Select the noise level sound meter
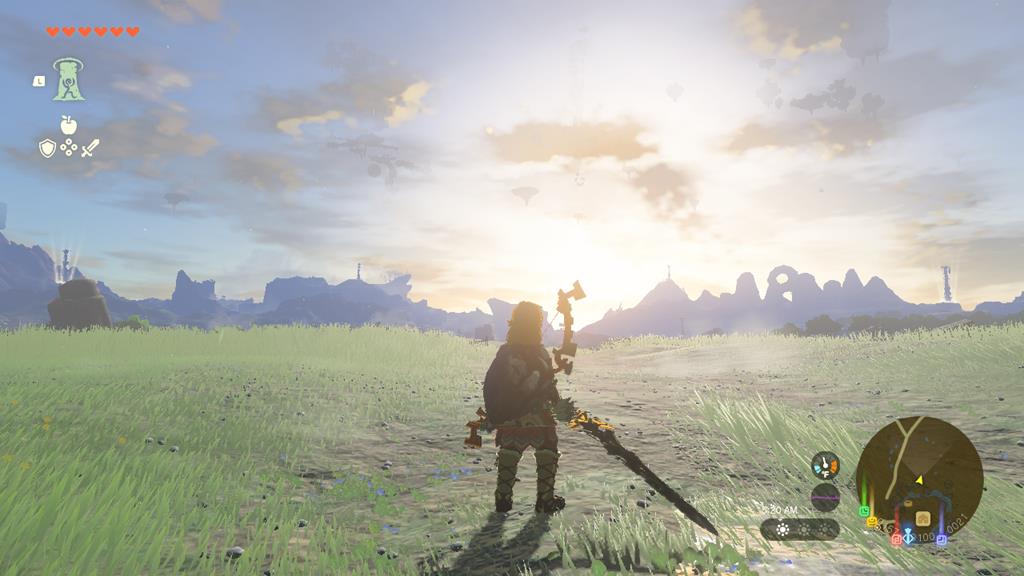1024x576 pixels. pyautogui.click(x=825, y=496)
